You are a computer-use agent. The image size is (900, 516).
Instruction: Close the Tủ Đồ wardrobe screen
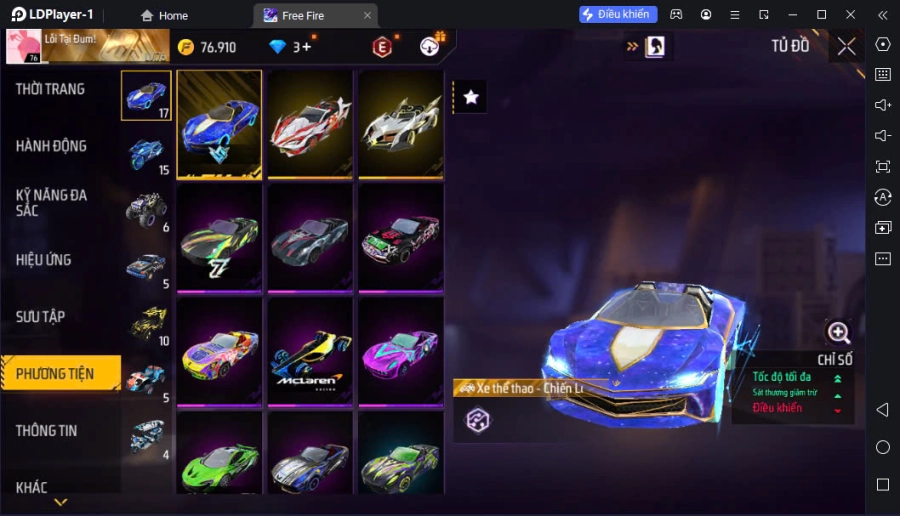pyautogui.click(x=847, y=46)
